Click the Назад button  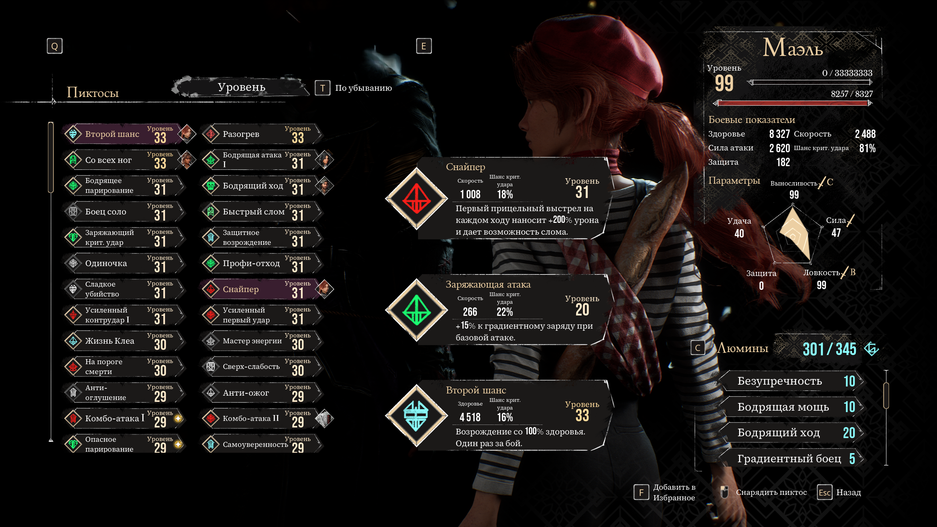point(839,493)
